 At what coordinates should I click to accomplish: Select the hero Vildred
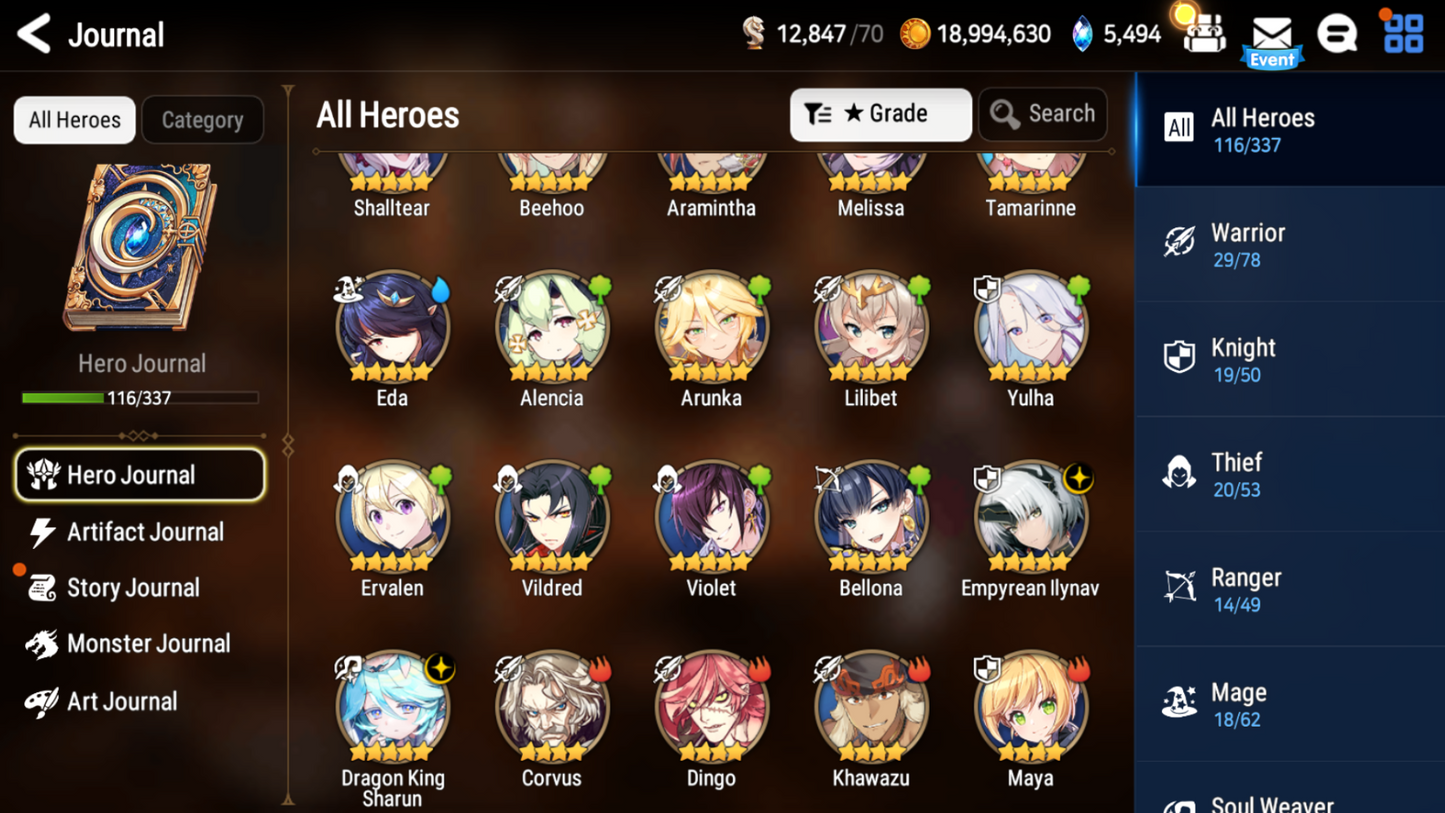(x=551, y=516)
